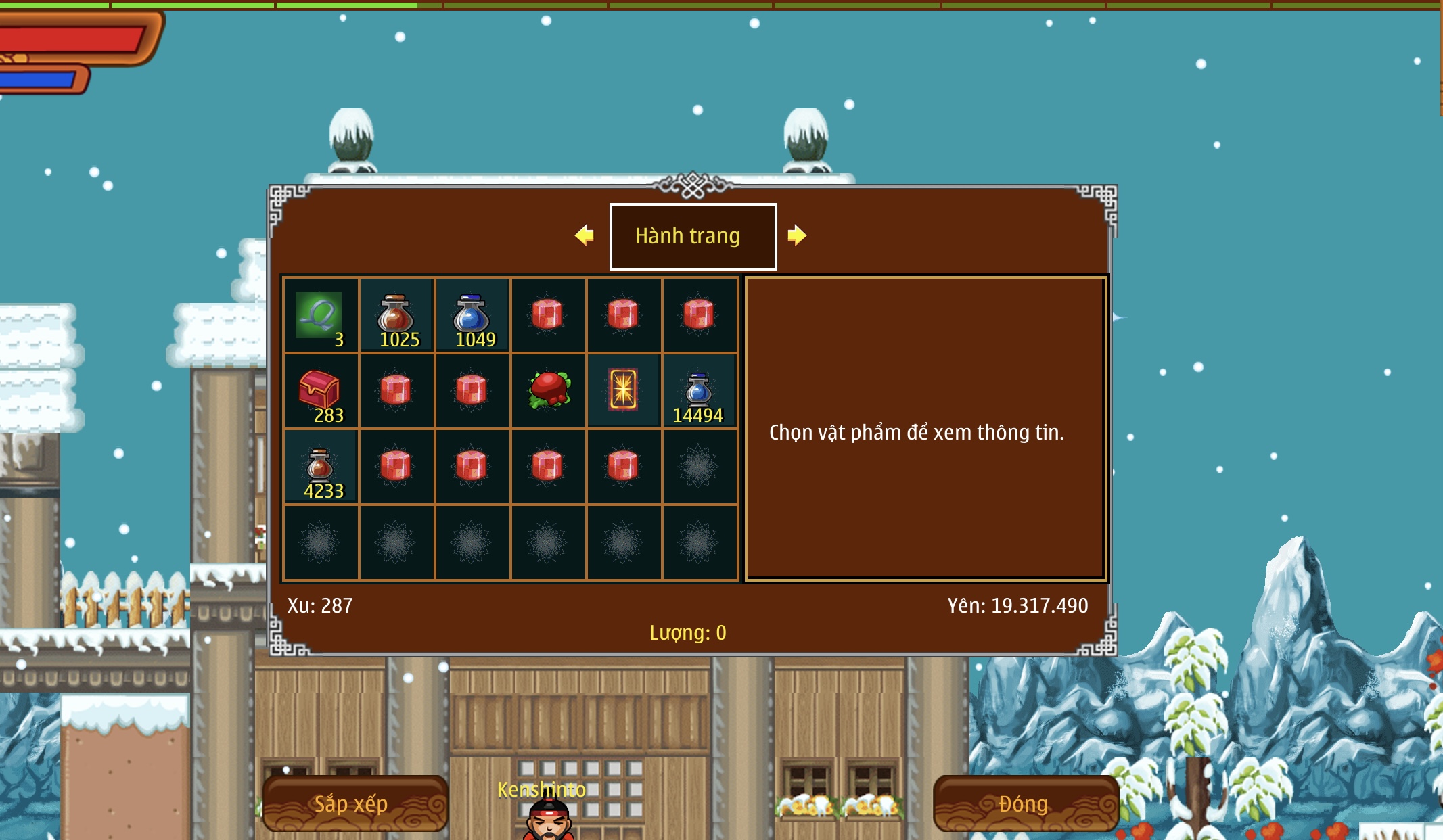
Task: Pick the red potion stack of 4233
Action: [321, 467]
